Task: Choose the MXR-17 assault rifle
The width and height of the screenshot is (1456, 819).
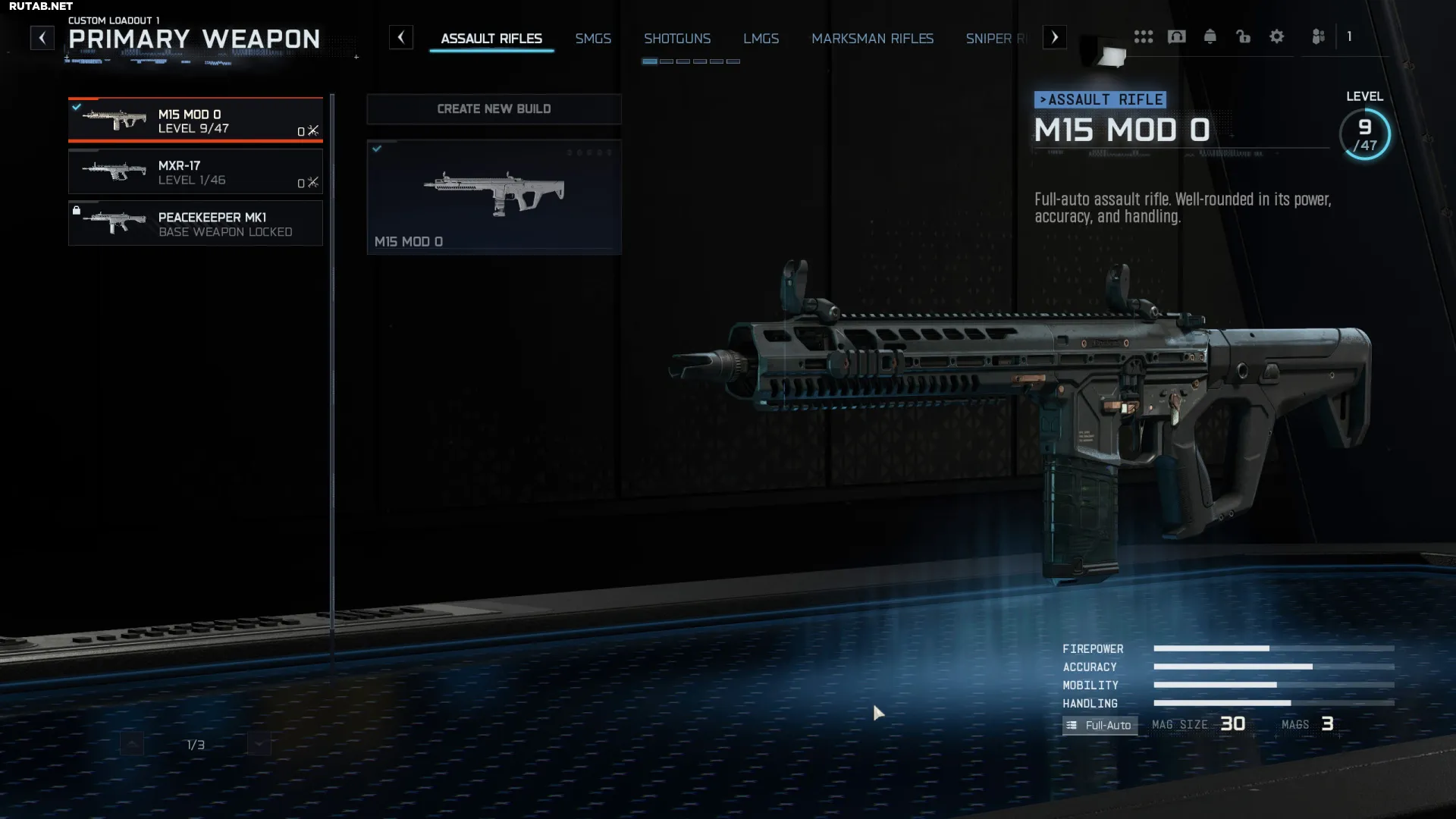Action: 196,172
